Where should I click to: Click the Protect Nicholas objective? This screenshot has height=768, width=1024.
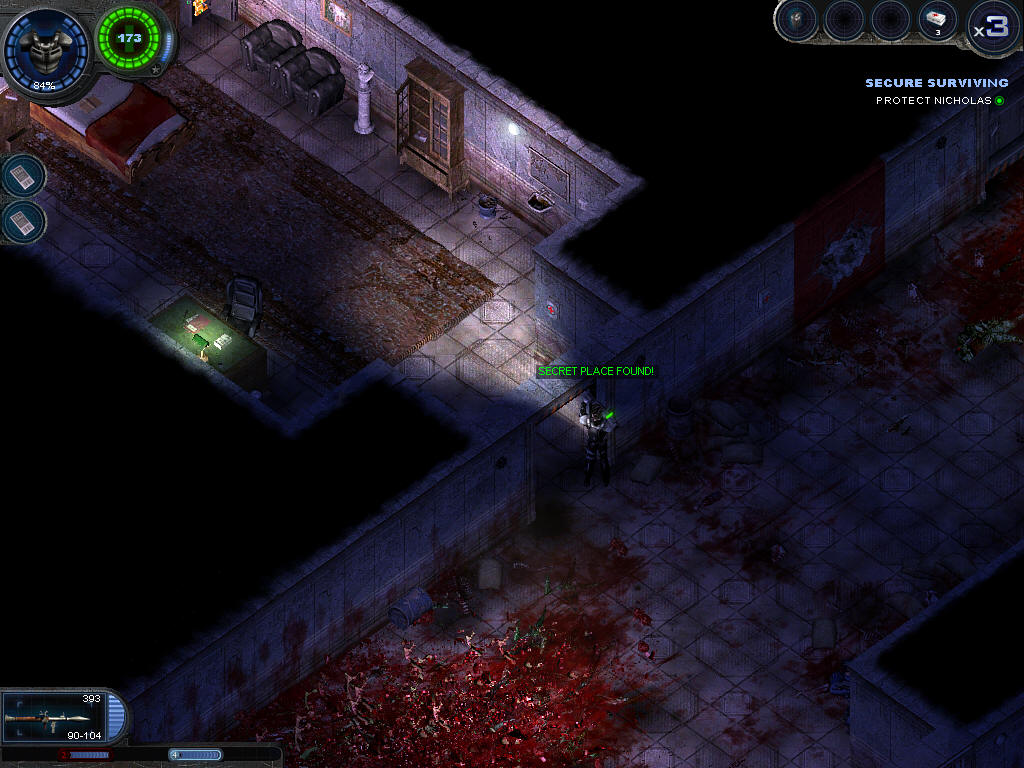pos(935,100)
